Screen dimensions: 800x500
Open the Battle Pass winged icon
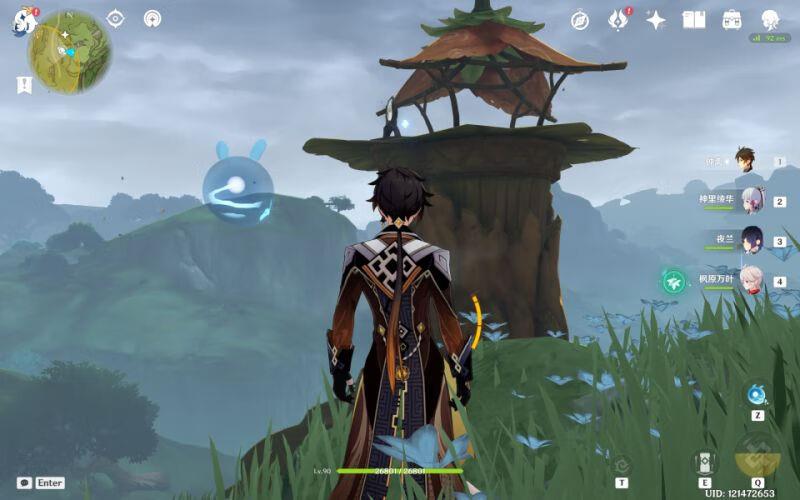(618, 19)
